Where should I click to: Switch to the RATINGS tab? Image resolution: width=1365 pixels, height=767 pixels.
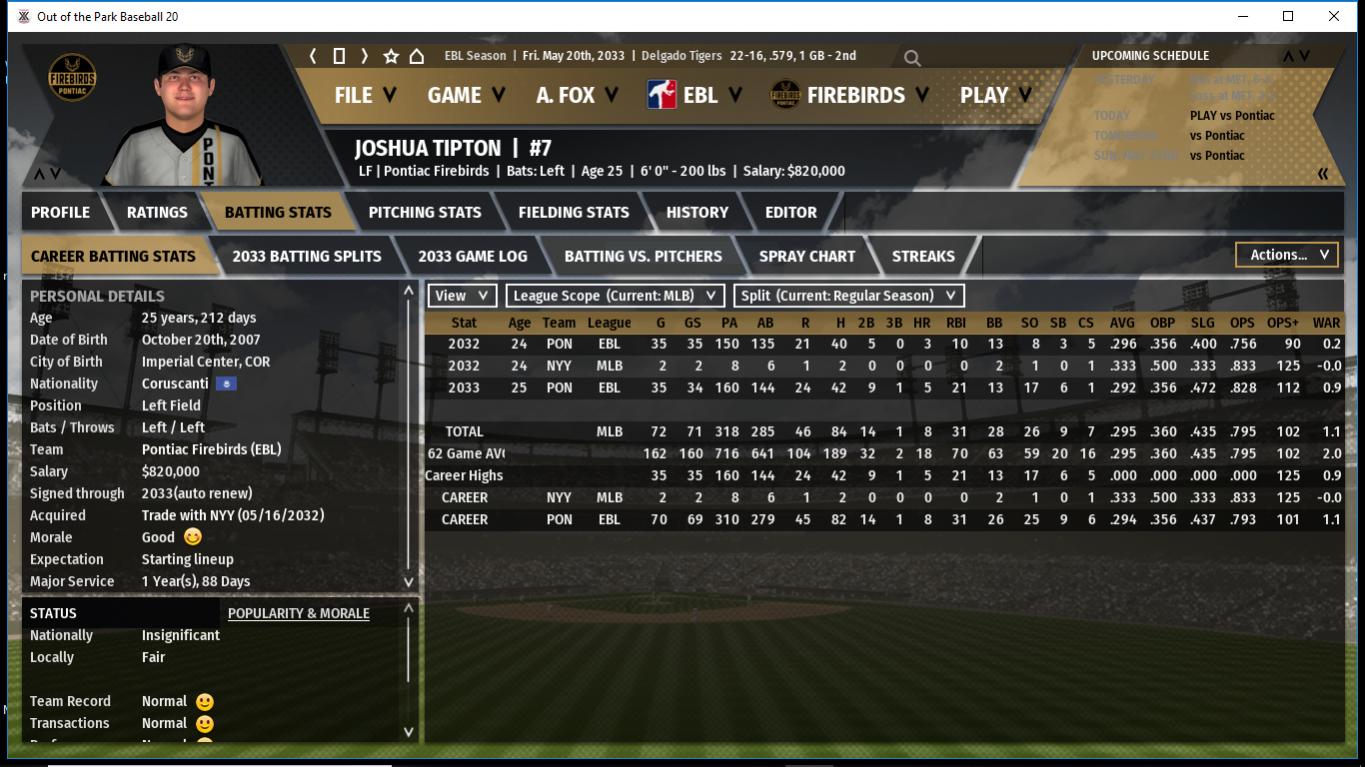(157, 212)
